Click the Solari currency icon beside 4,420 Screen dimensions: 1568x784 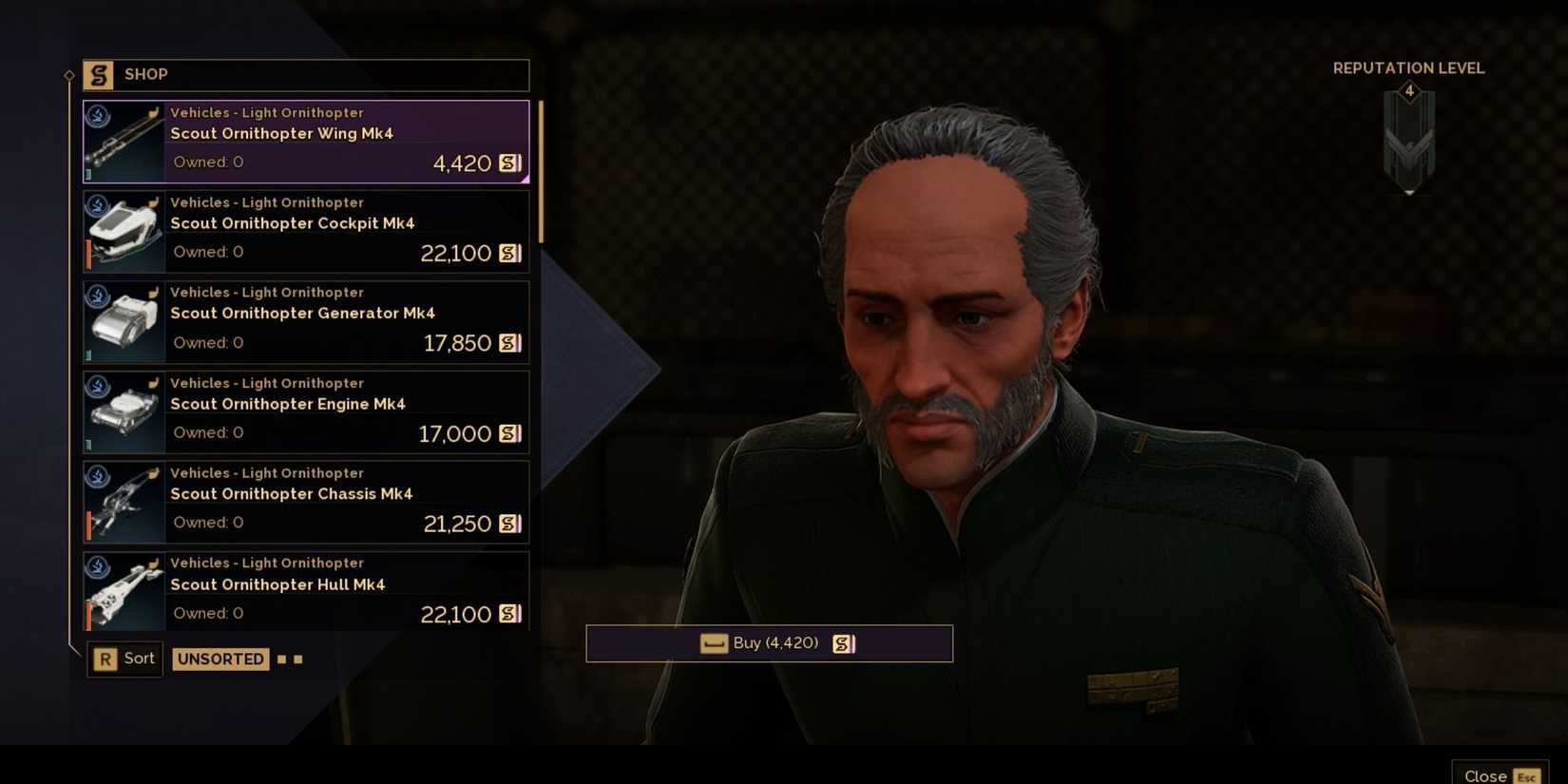click(508, 163)
